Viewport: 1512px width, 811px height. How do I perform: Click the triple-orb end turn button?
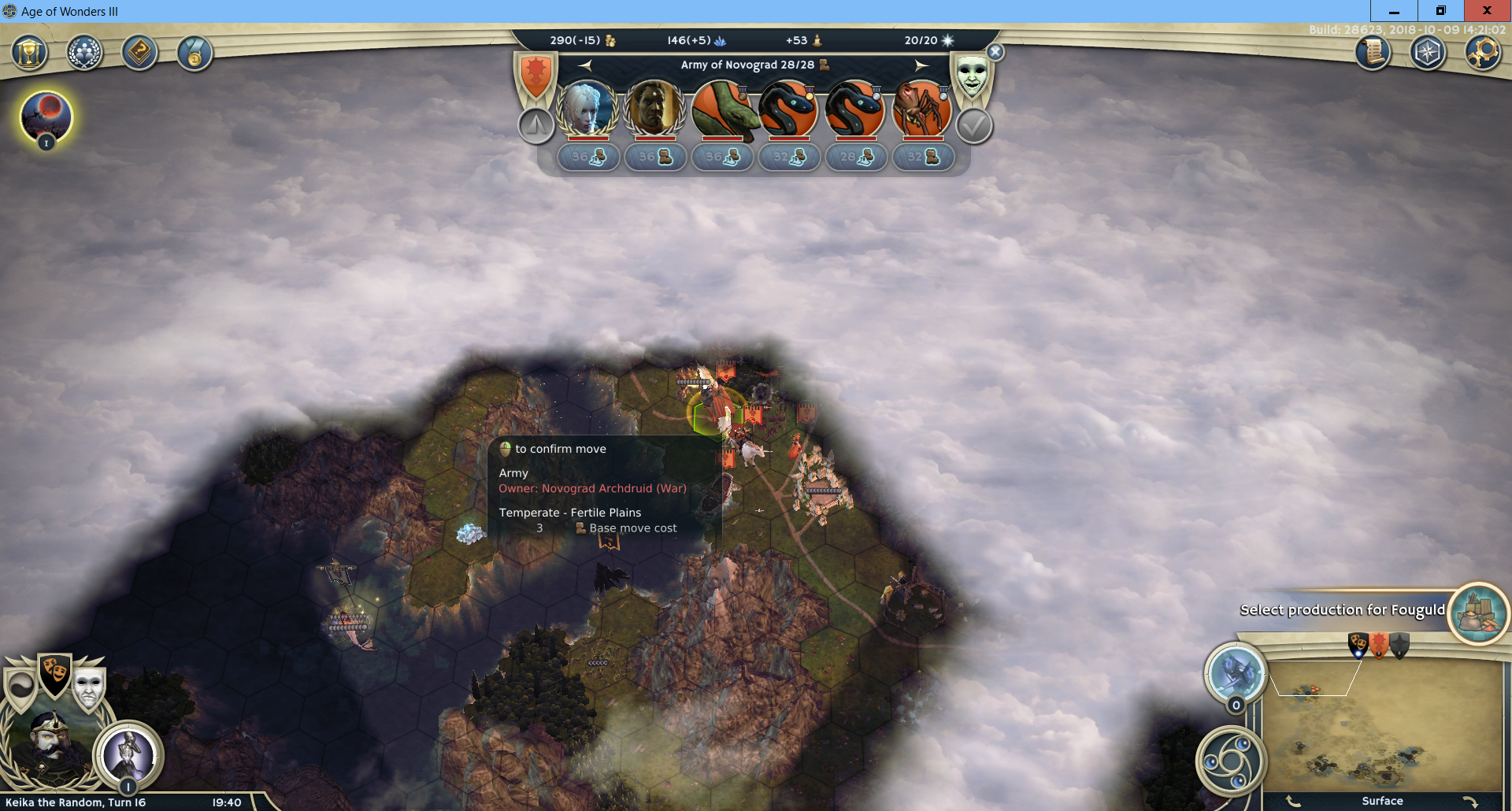[1231, 761]
